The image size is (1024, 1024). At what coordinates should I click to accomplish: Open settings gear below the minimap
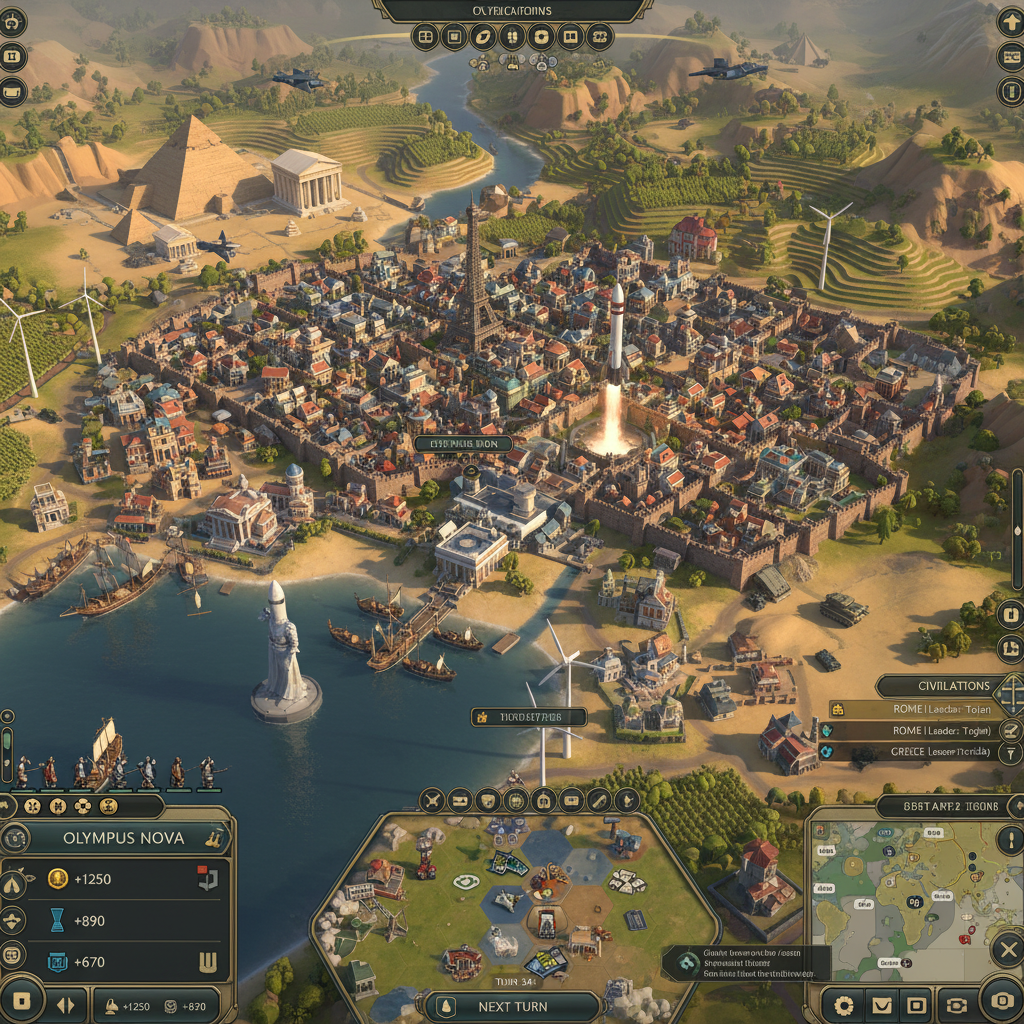click(x=845, y=1004)
